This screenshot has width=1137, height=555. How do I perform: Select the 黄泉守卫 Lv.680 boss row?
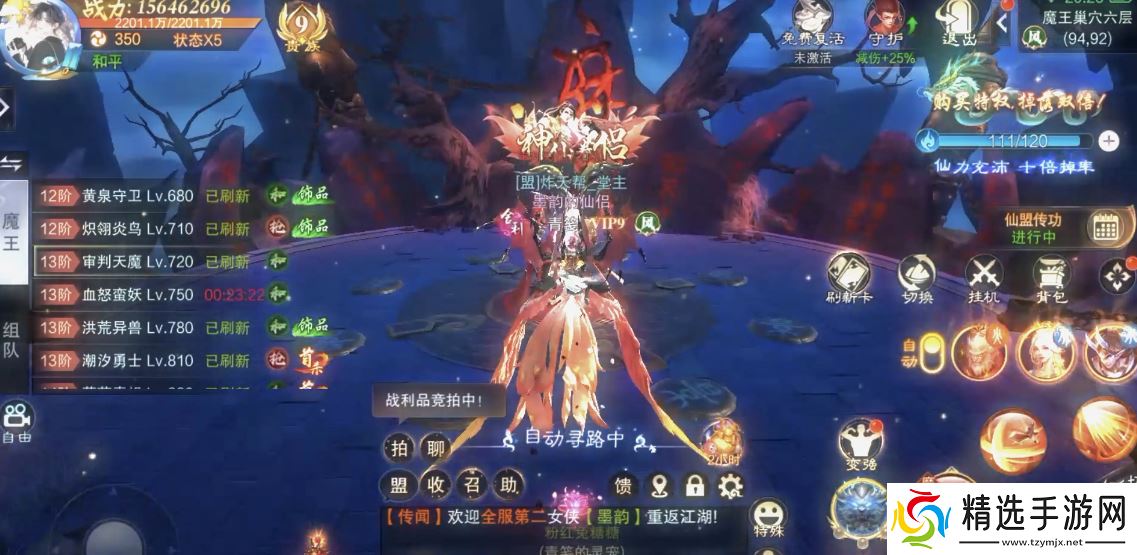pos(140,196)
